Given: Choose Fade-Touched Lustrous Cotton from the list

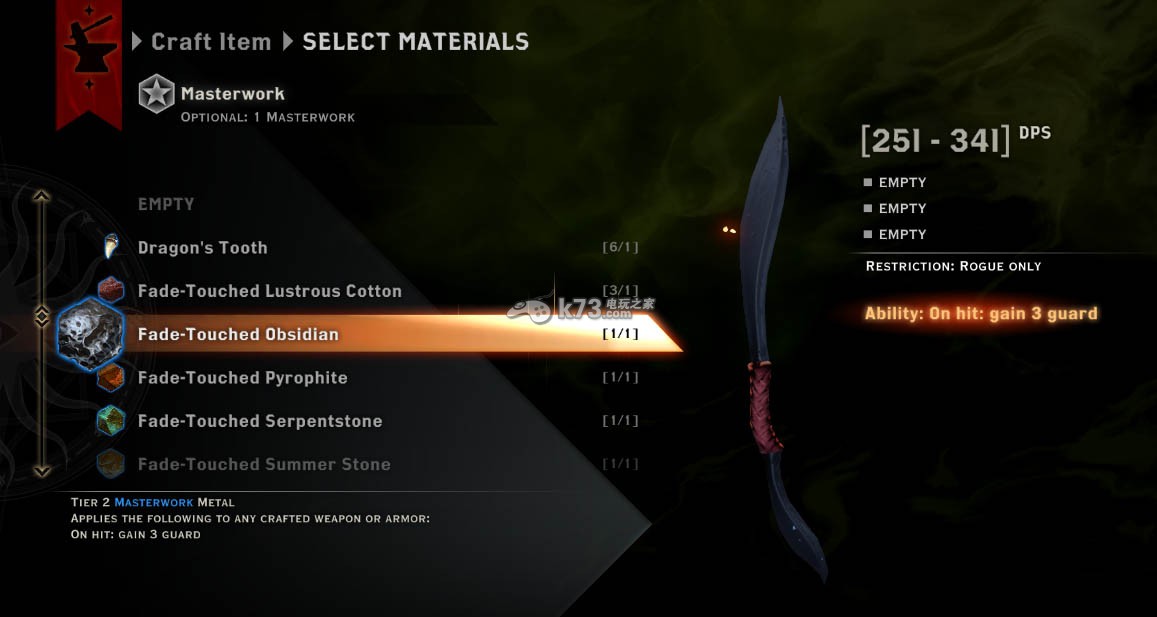Looking at the screenshot, I should pyautogui.click(x=269, y=291).
